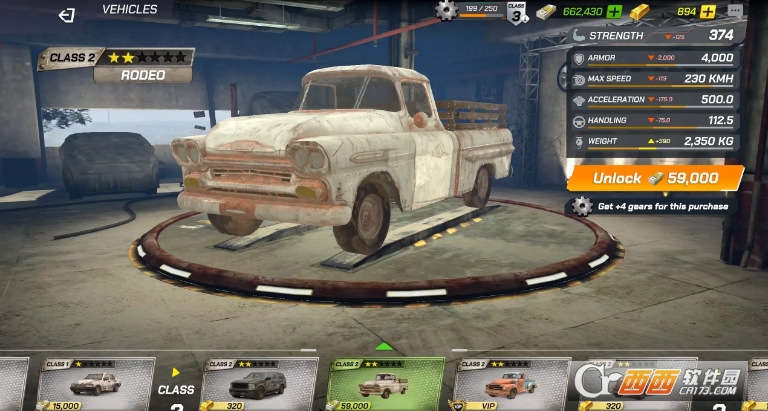Tap the gear progress counter icon

pos(446,11)
